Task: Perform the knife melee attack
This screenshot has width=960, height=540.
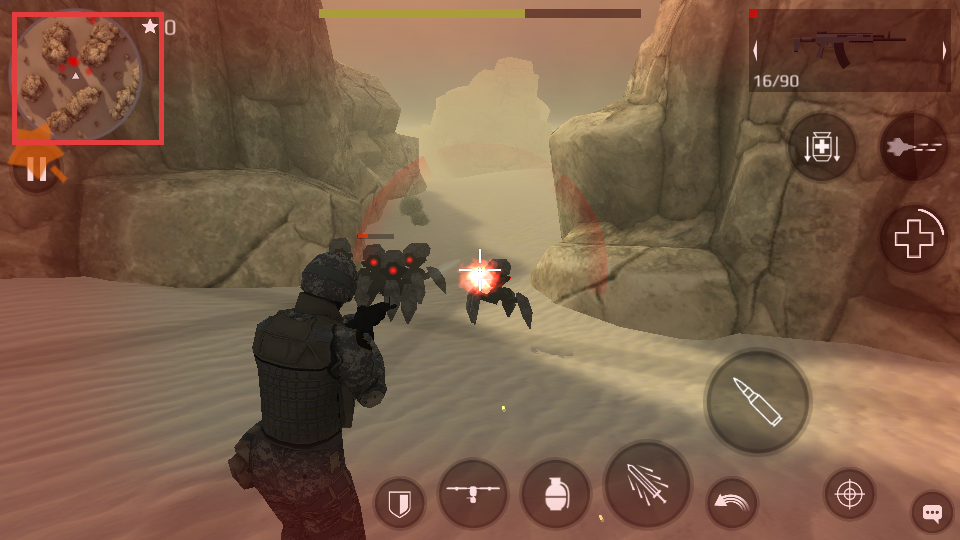Action: click(647, 484)
